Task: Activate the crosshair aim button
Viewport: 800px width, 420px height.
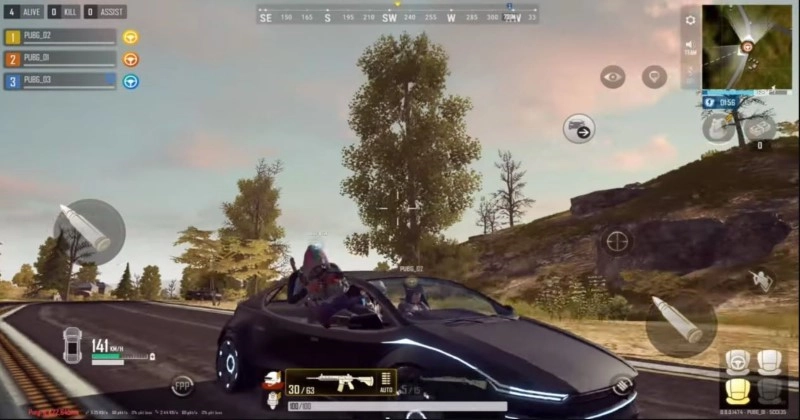Action: pos(617,241)
